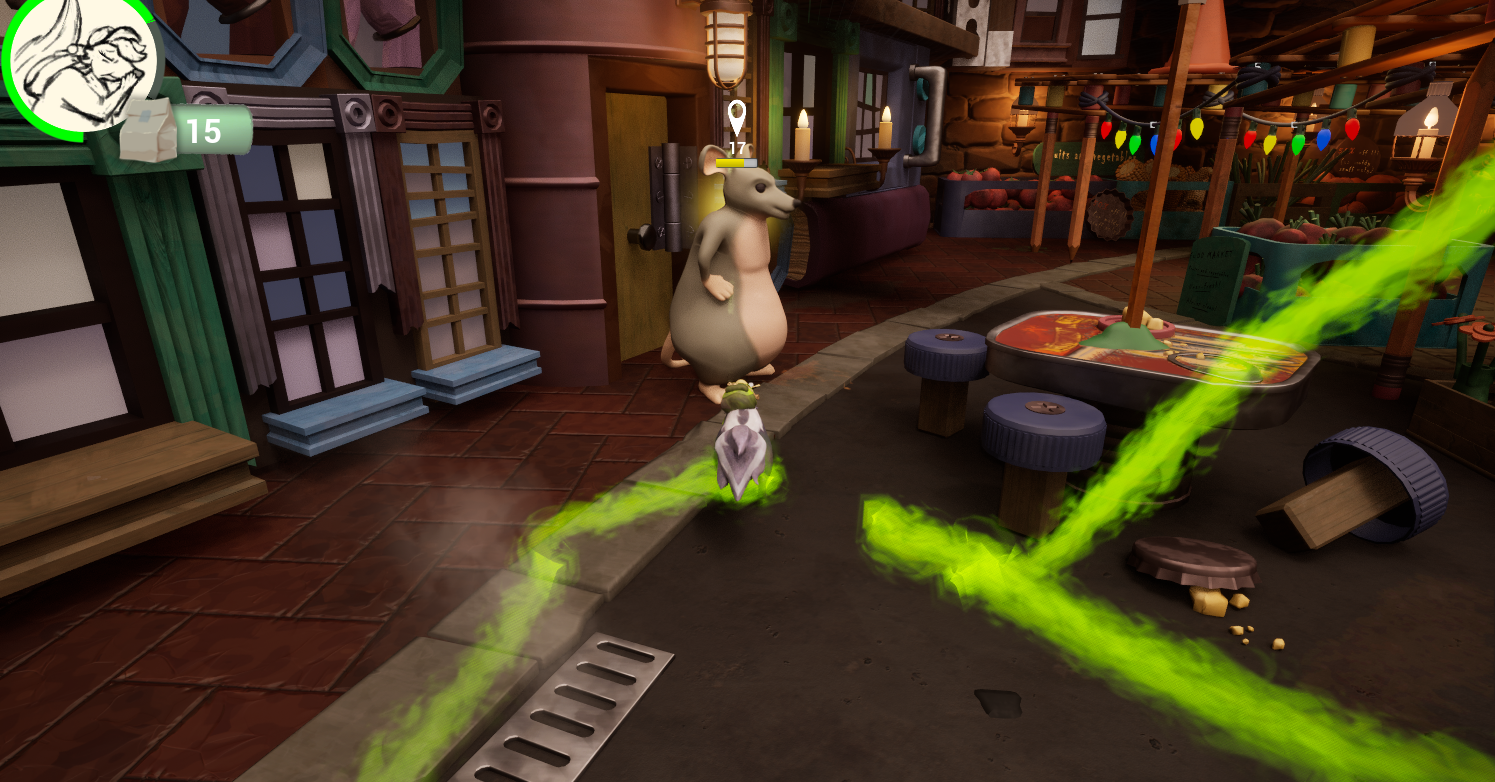Select the paper bag item icon

[148, 130]
